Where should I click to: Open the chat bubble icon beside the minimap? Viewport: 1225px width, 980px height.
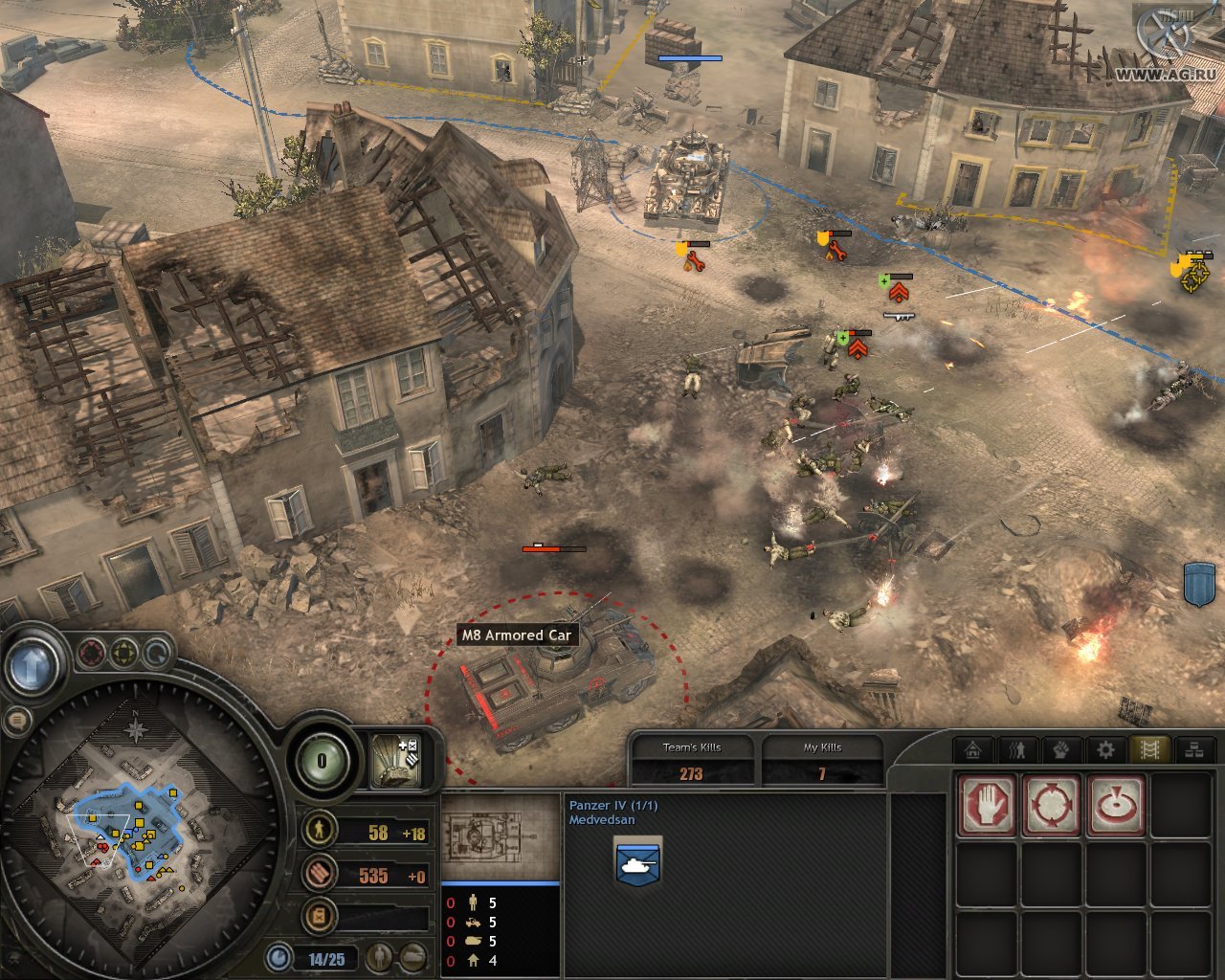tap(19, 719)
